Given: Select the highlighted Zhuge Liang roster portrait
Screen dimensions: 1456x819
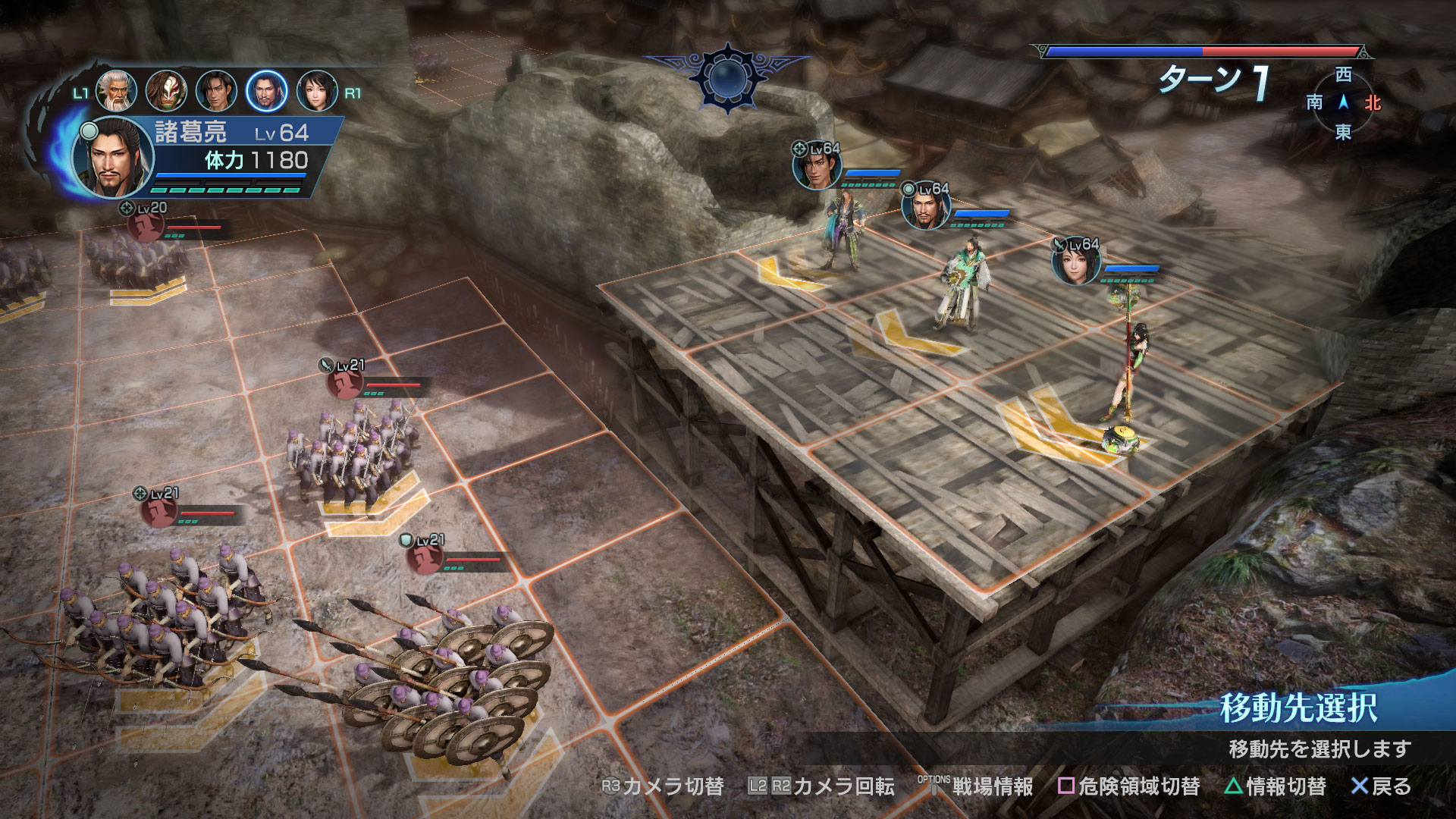Looking at the screenshot, I should point(266,91).
